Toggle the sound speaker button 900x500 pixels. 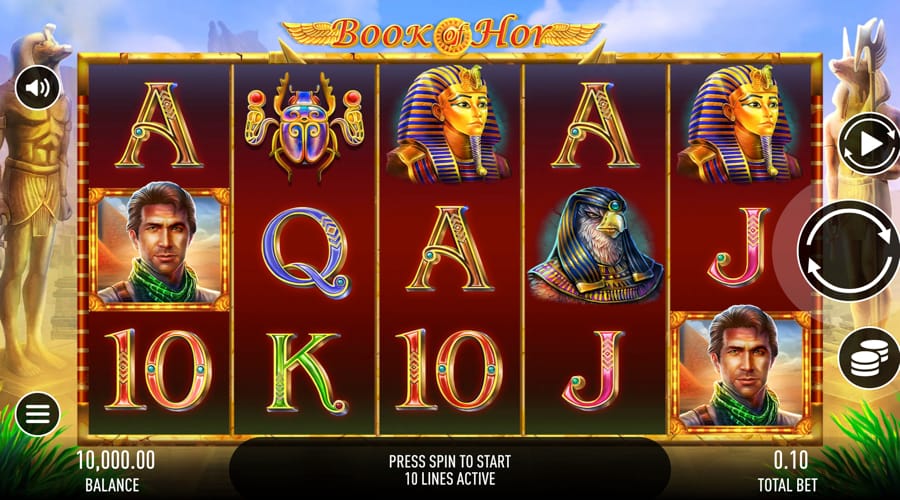[x=37, y=89]
